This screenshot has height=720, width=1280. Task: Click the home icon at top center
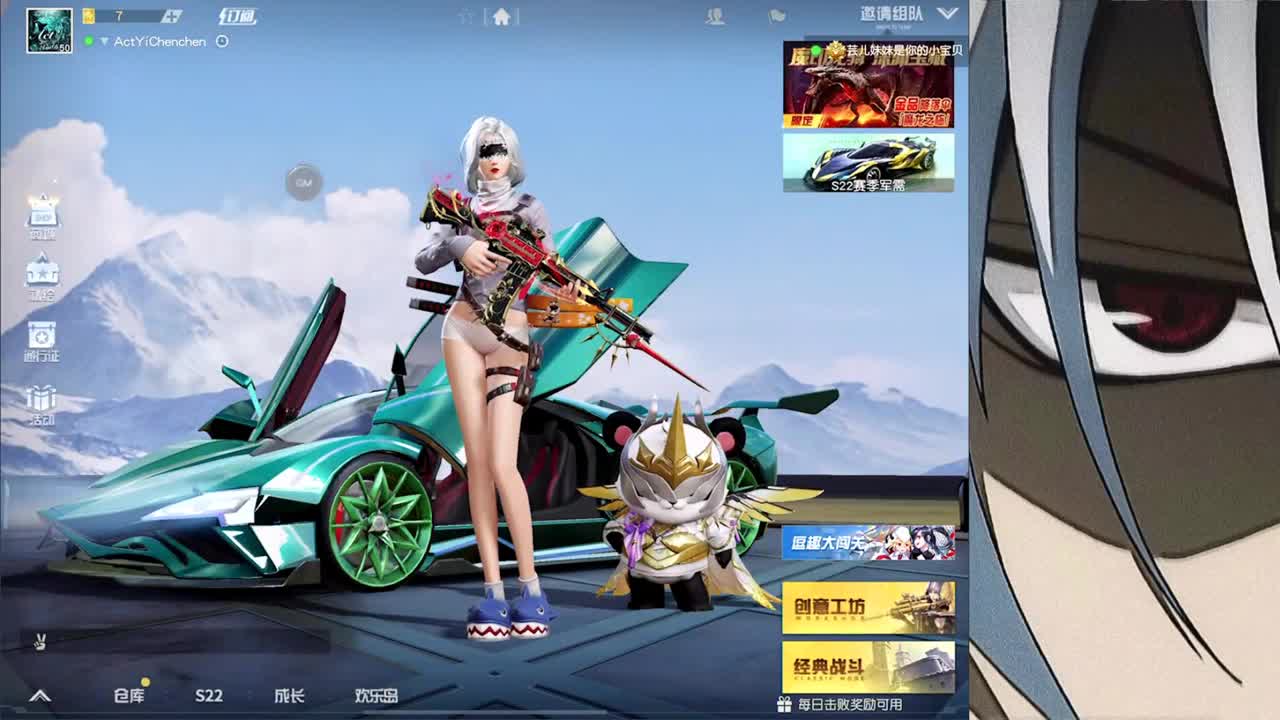[503, 17]
